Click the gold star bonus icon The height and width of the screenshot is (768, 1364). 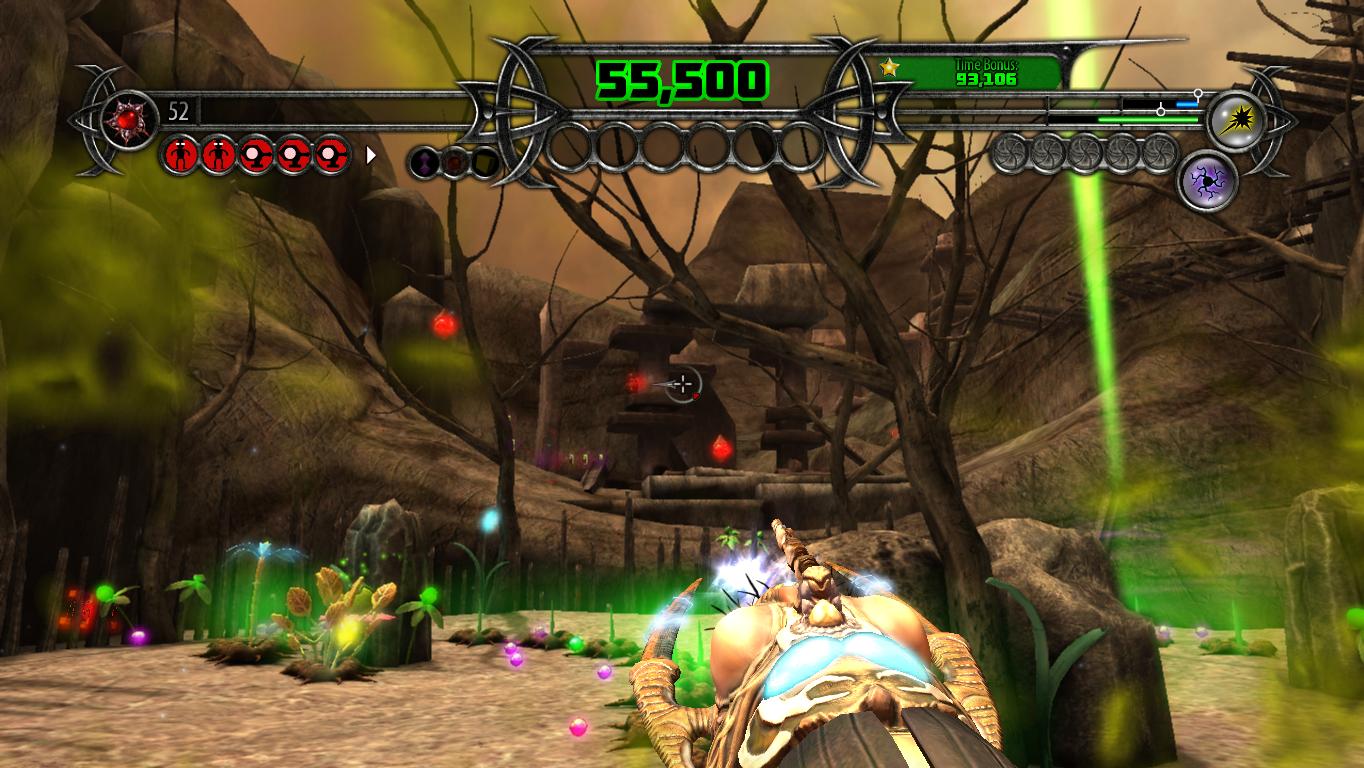tap(888, 67)
